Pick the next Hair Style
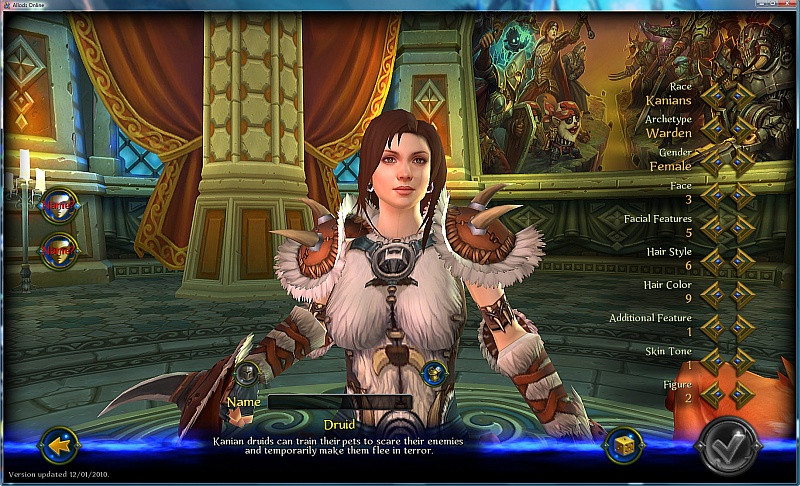This screenshot has height=486, width=800. [741, 260]
